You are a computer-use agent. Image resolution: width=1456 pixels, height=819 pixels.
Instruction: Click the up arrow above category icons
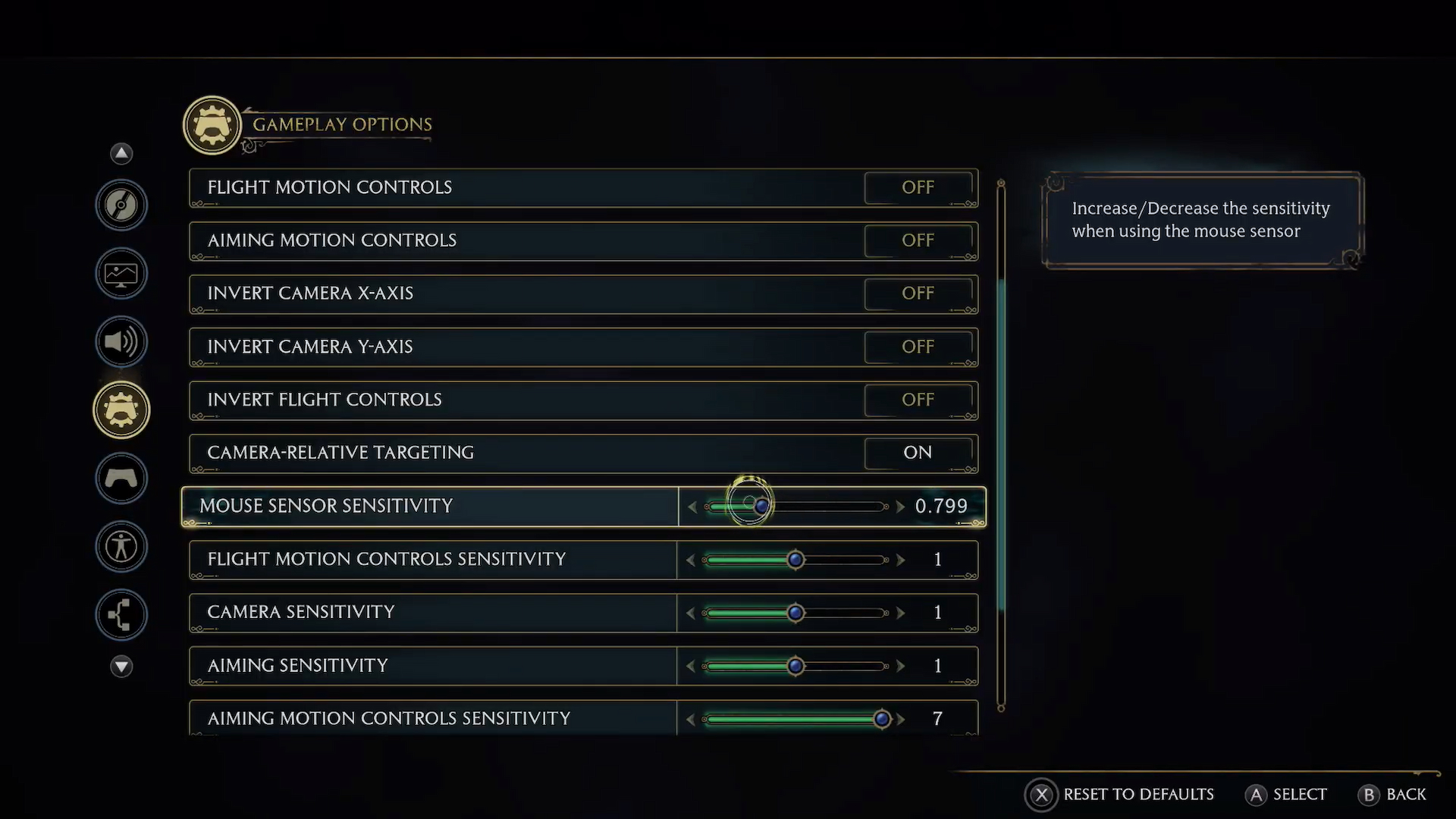point(121,154)
